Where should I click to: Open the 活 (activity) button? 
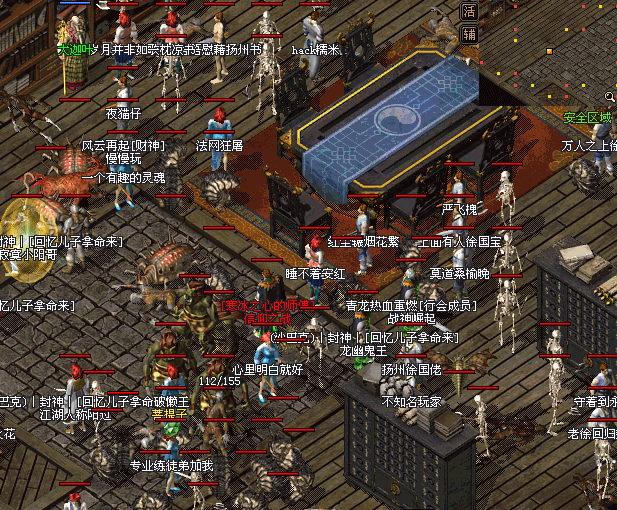[469, 11]
